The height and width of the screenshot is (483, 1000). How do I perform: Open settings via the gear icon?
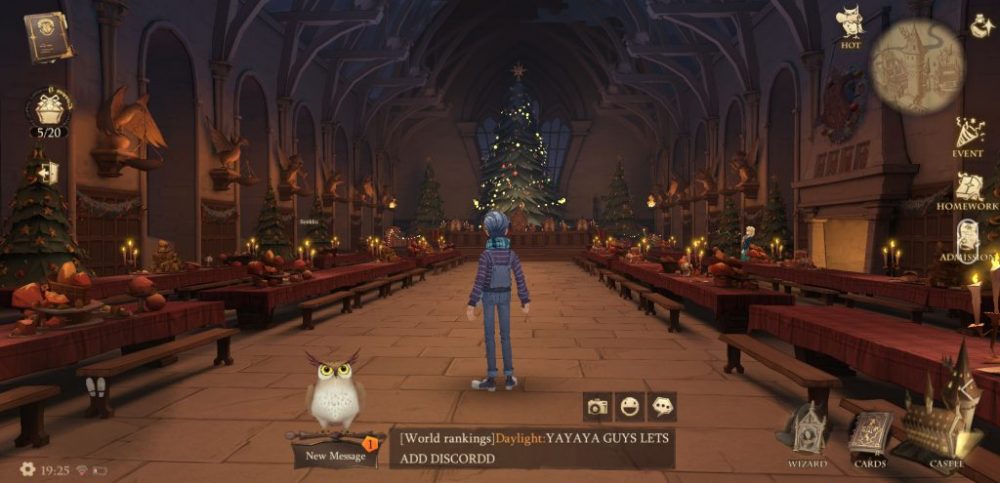click(27, 468)
